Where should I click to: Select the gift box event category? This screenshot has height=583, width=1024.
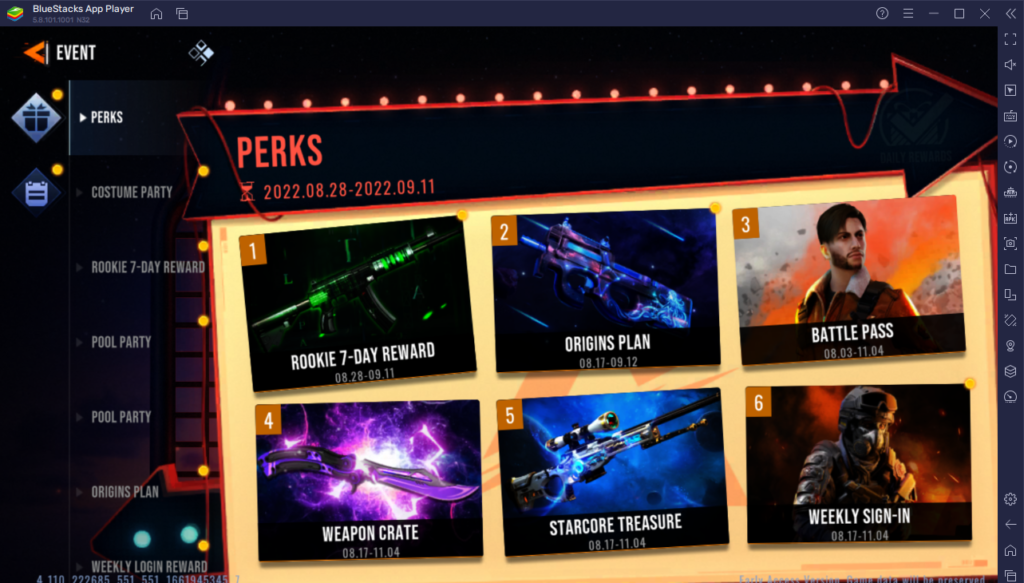point(36,117)
